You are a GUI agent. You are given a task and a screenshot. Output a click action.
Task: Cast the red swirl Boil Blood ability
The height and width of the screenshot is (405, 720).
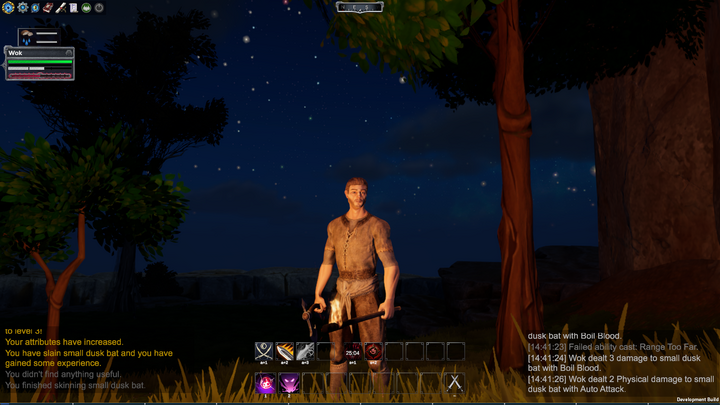point(373,351)
